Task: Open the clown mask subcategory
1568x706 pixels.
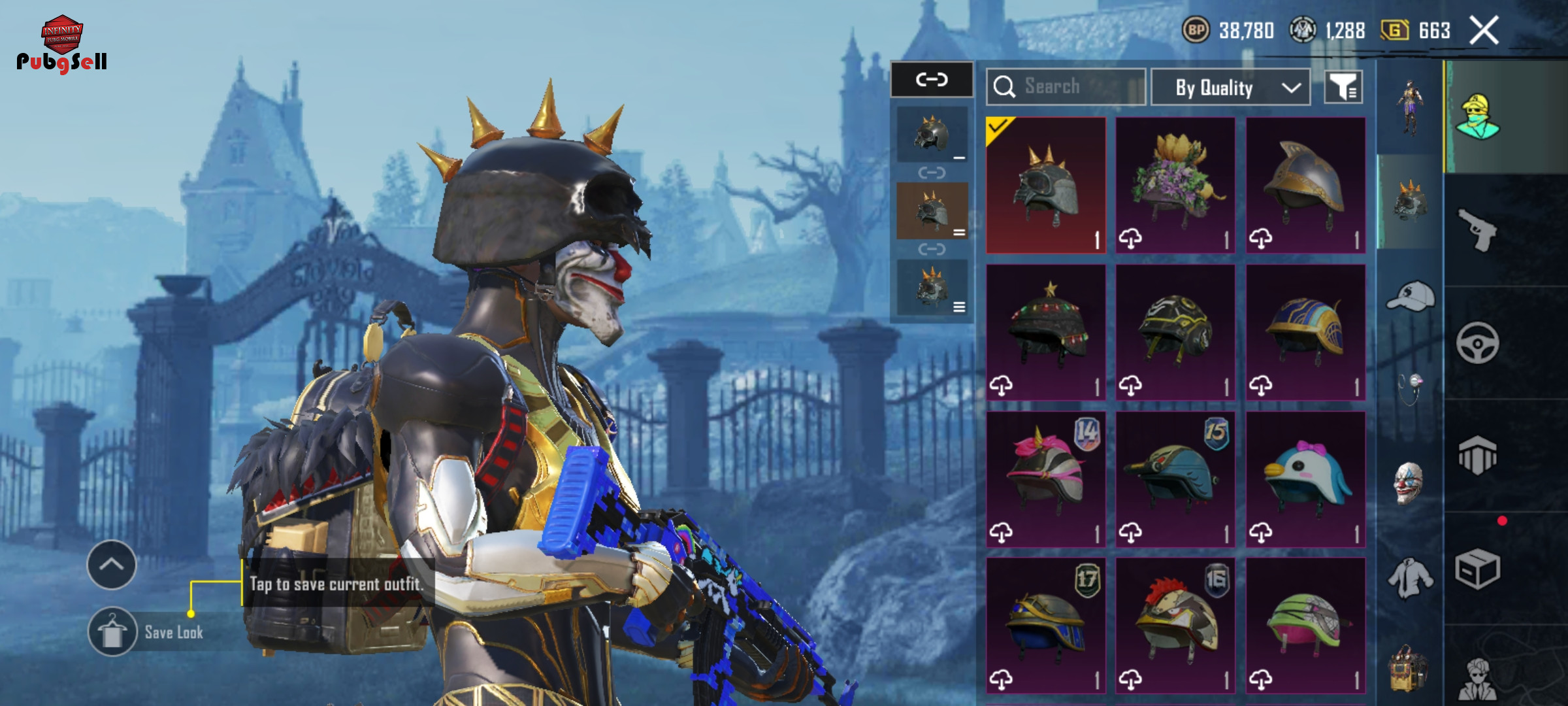Action: tap(1409, 483)
